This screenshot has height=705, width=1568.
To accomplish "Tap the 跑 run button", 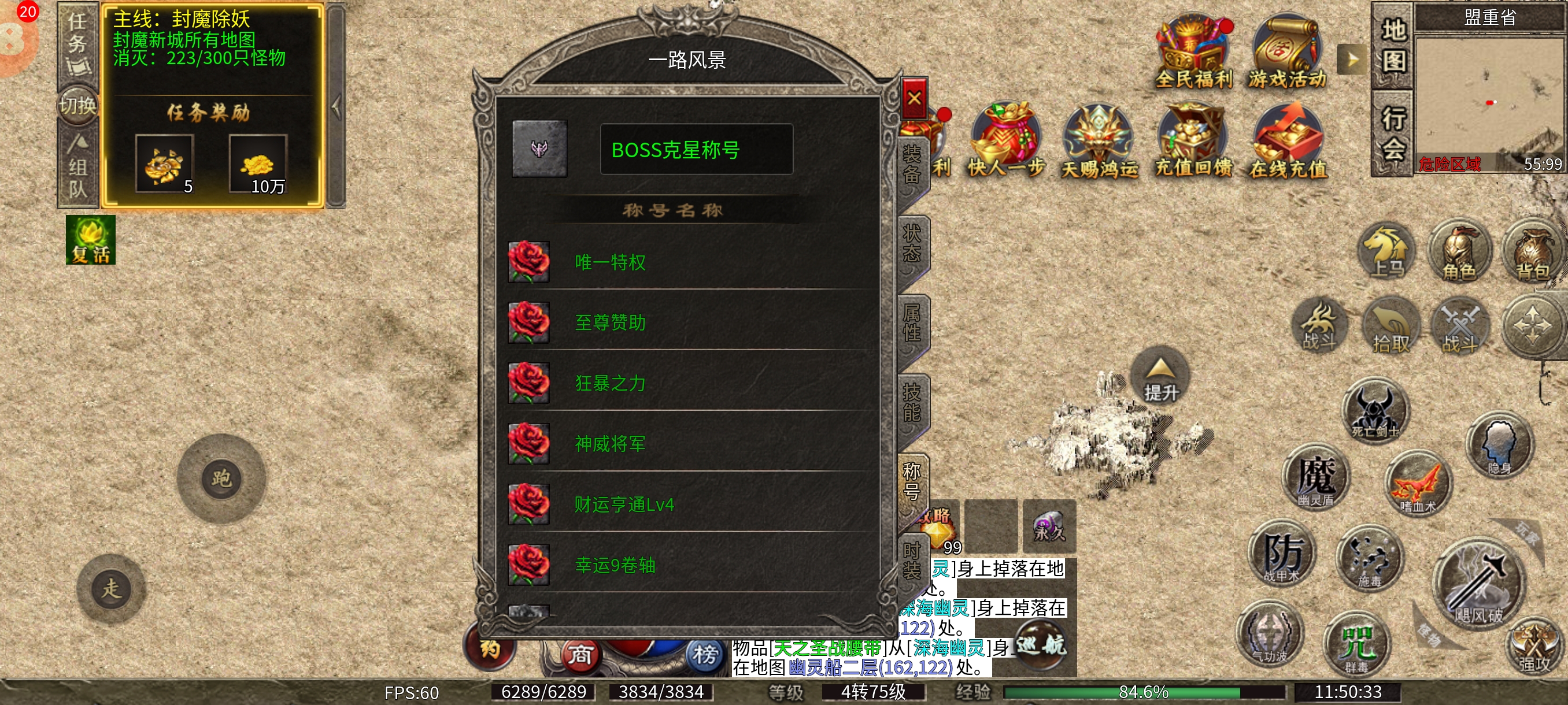I will coord(221,478).
